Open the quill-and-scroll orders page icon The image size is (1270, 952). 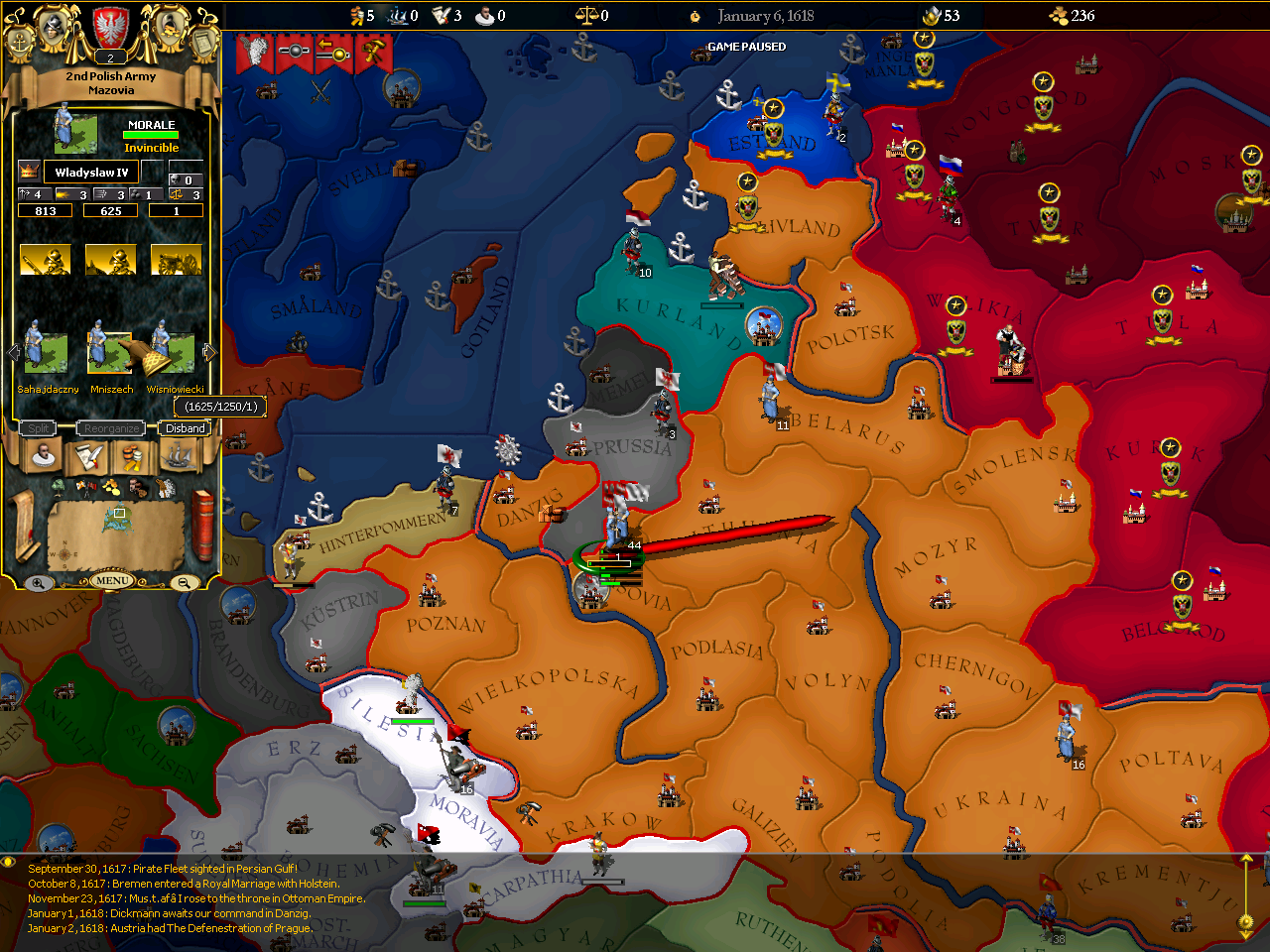click(87, 456)
